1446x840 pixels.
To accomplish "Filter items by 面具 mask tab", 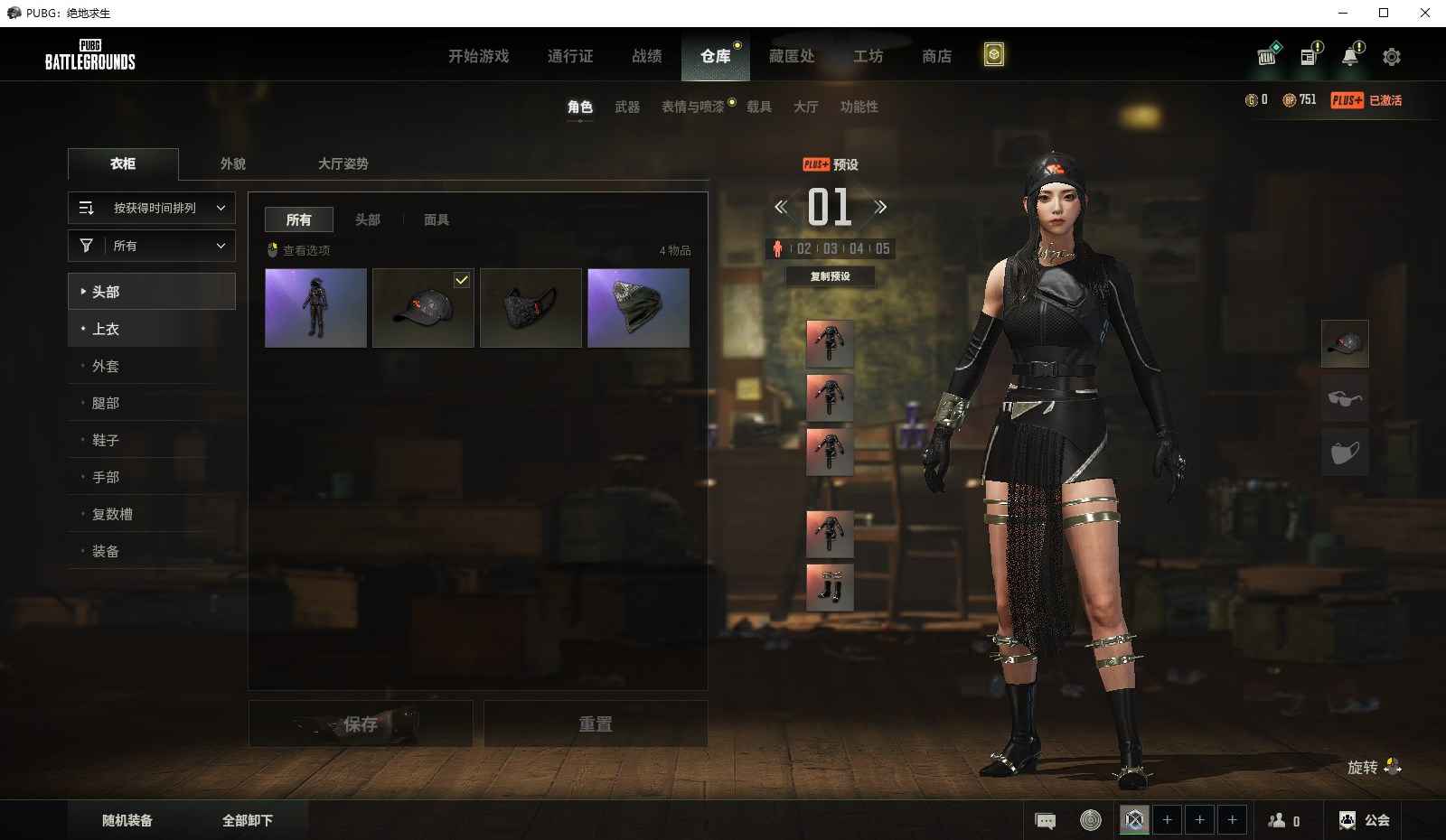I will (437, 219).
